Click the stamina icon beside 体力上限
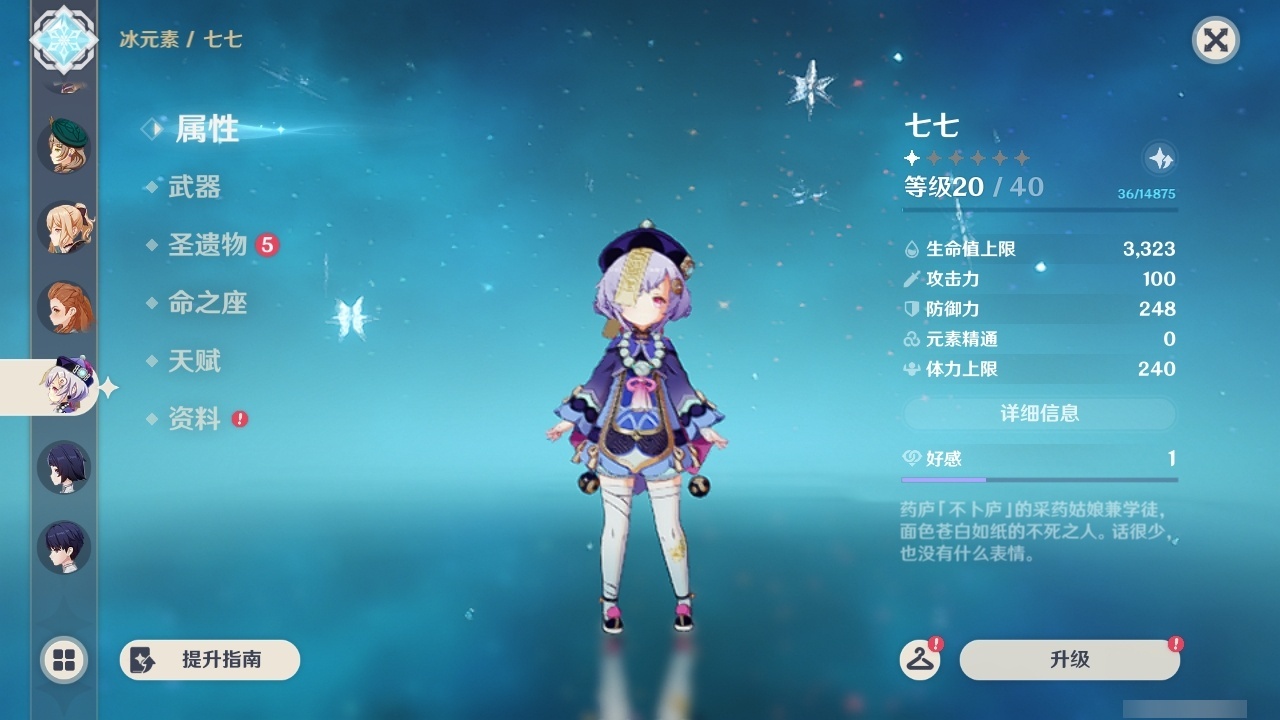1280x720 pixels. [x=911, y=369]
